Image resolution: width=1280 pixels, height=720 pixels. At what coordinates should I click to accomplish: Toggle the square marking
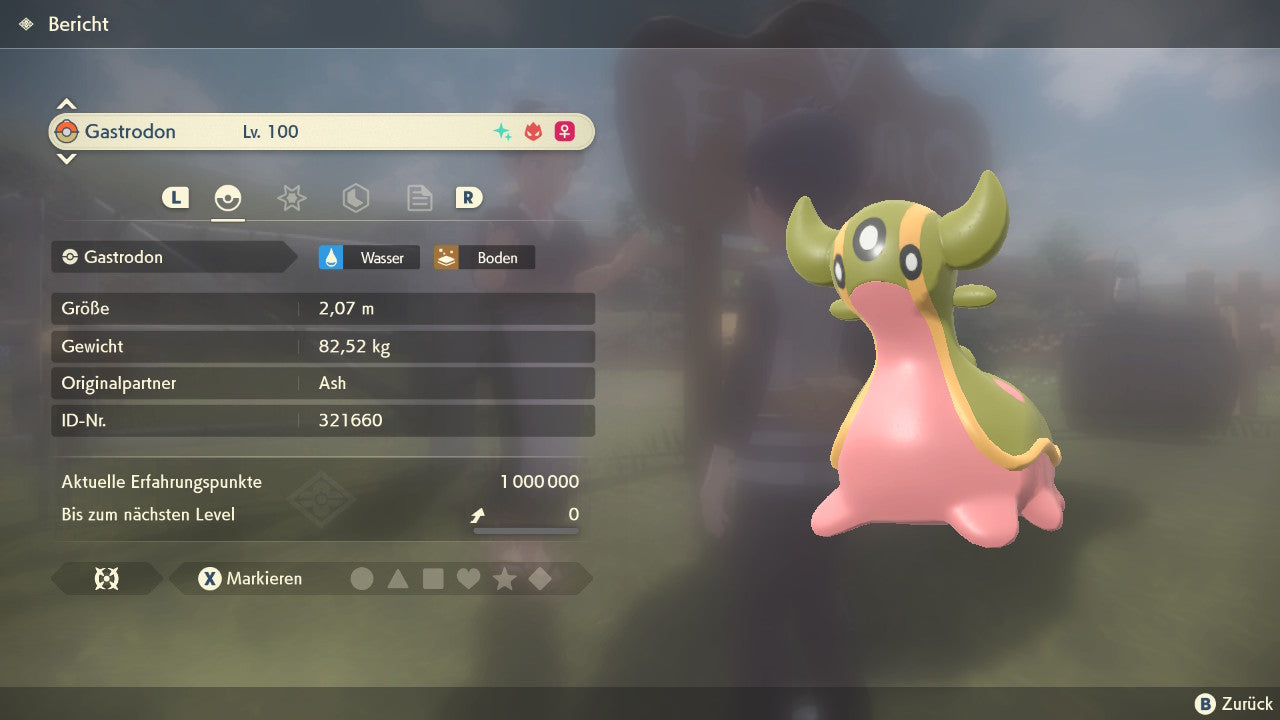[x=433, y=579]
